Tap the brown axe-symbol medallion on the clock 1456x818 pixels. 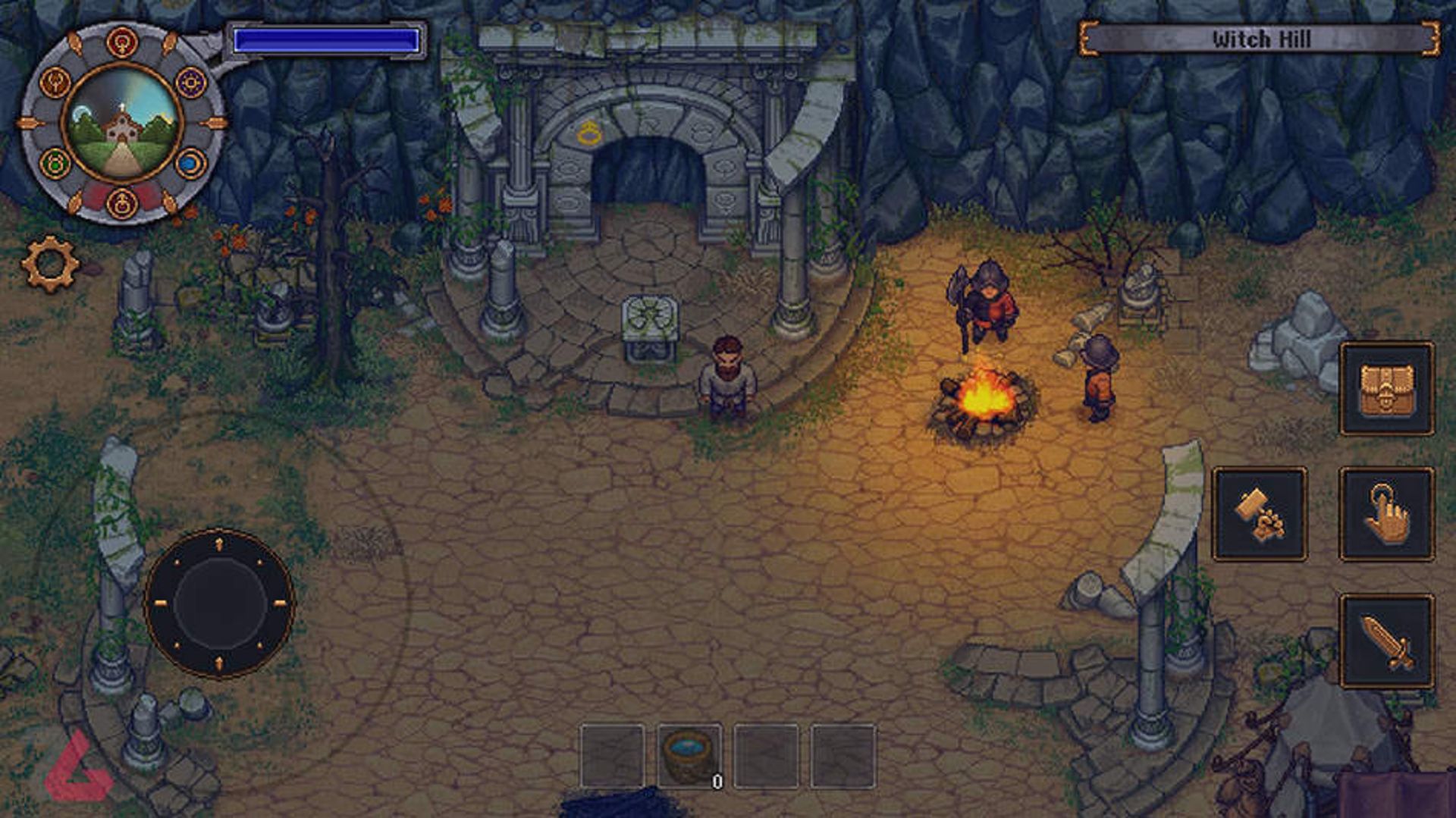click(55, 82)
